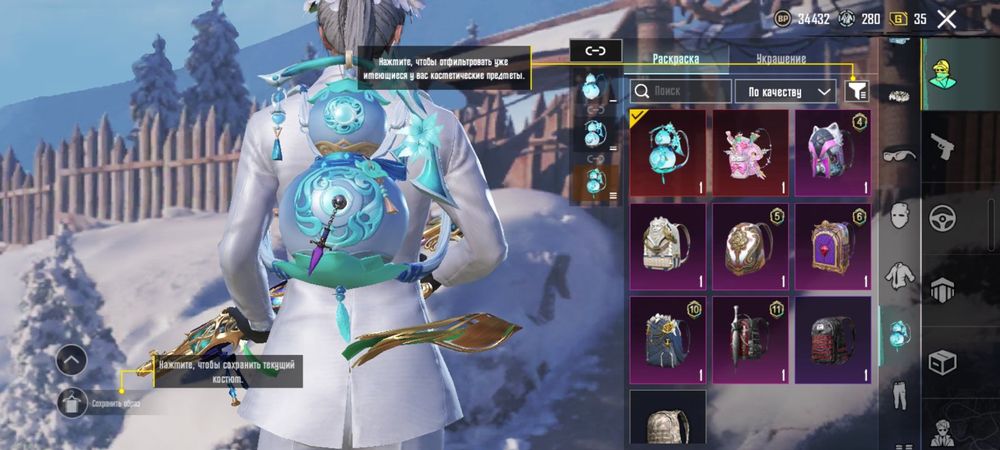Toggle the owned-items filter funnel icon
The image size is (1000, 450).
(x=856, y=91)
